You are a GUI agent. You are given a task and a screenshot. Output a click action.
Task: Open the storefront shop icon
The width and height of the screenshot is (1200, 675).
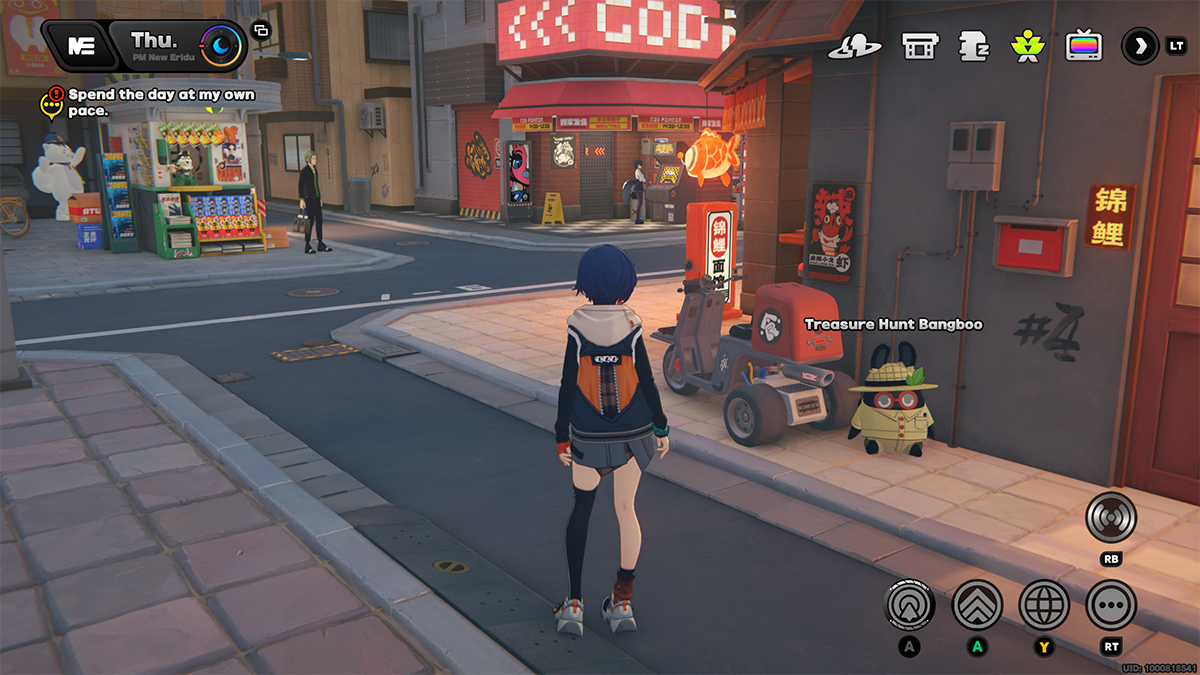coord(918,46)
